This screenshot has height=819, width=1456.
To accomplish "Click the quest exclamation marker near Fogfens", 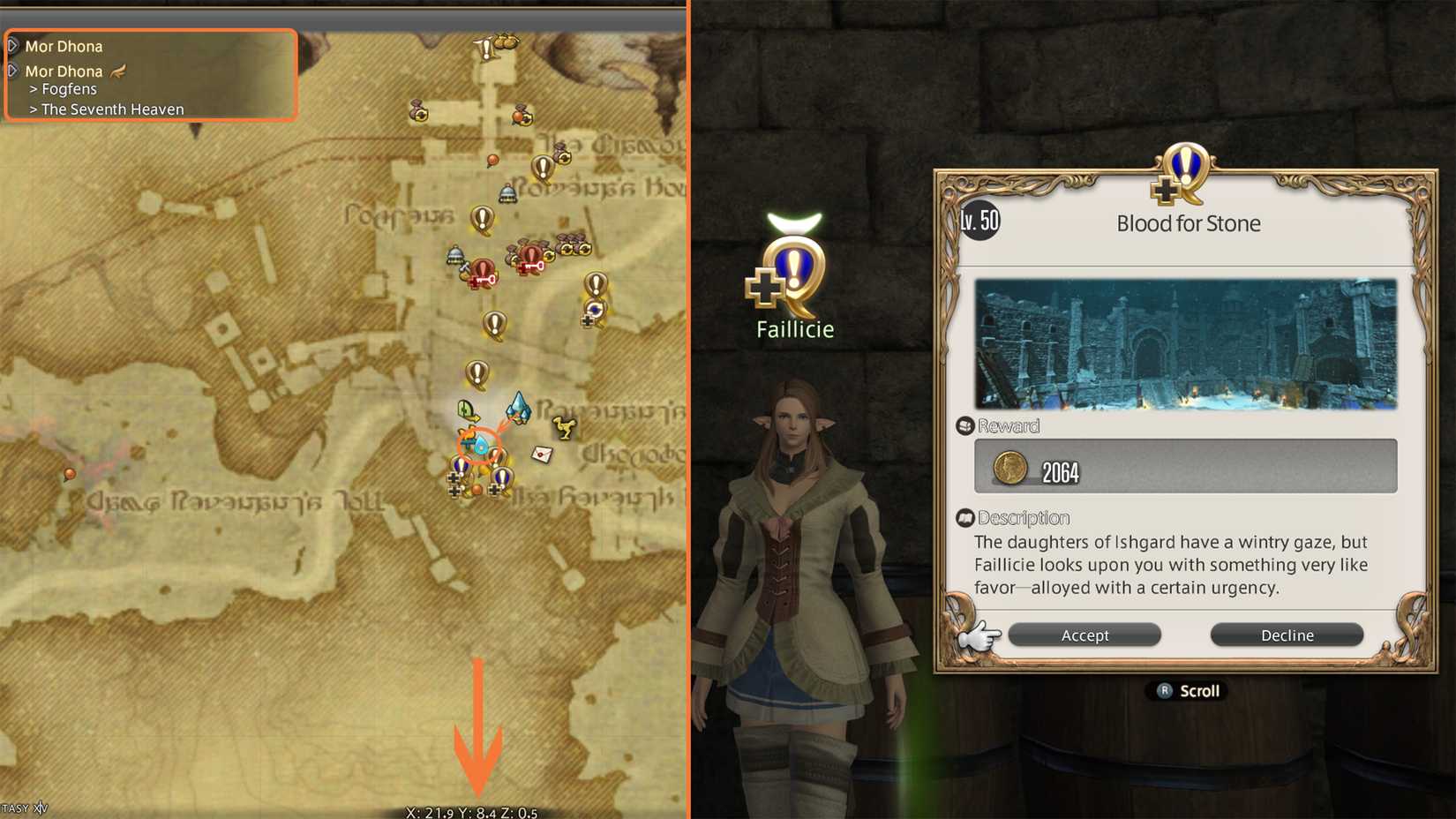I will [x=481, y=217].
